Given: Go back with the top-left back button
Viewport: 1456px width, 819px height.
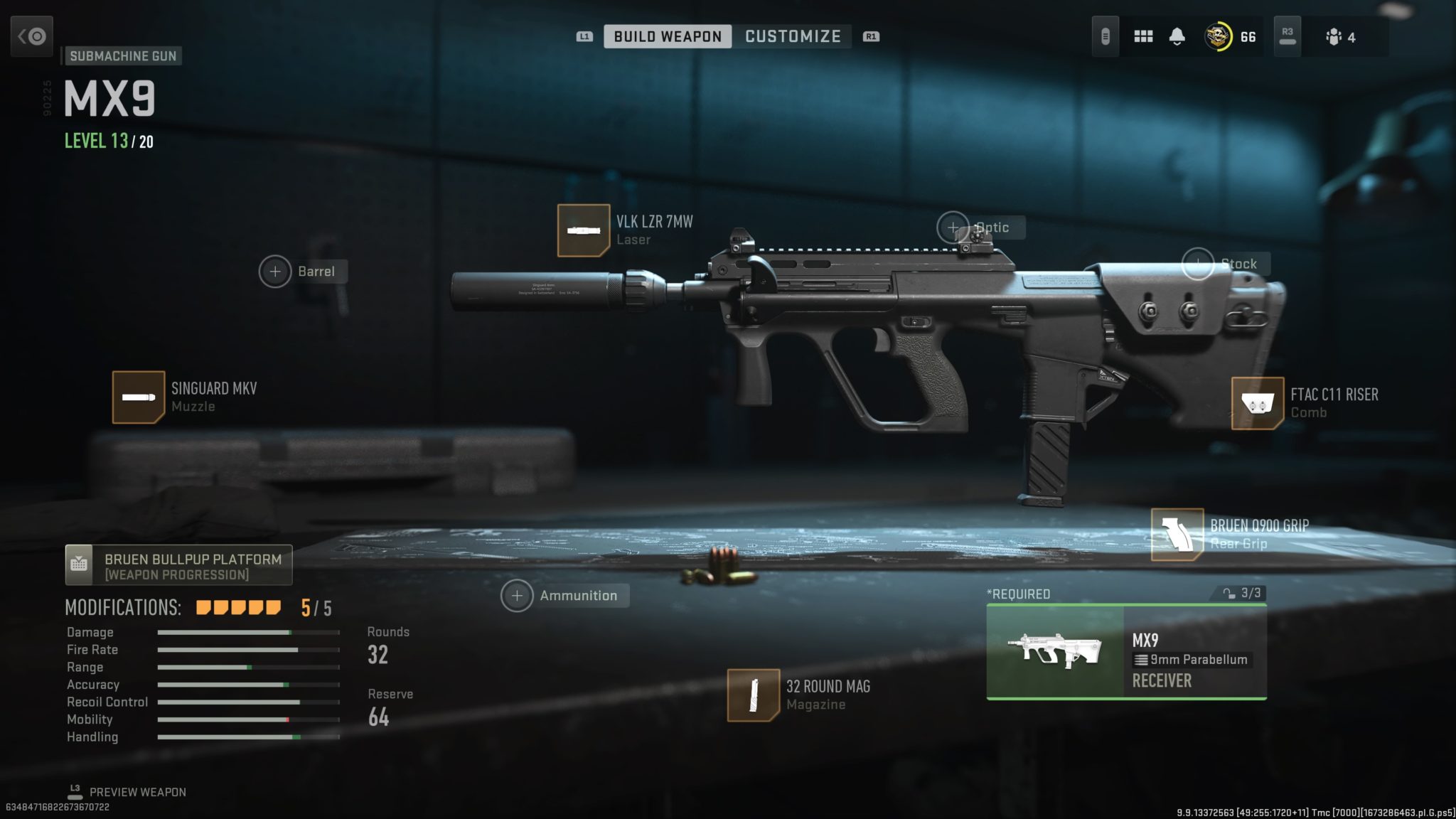Looking at the screenshot, I should click(32, 36).
